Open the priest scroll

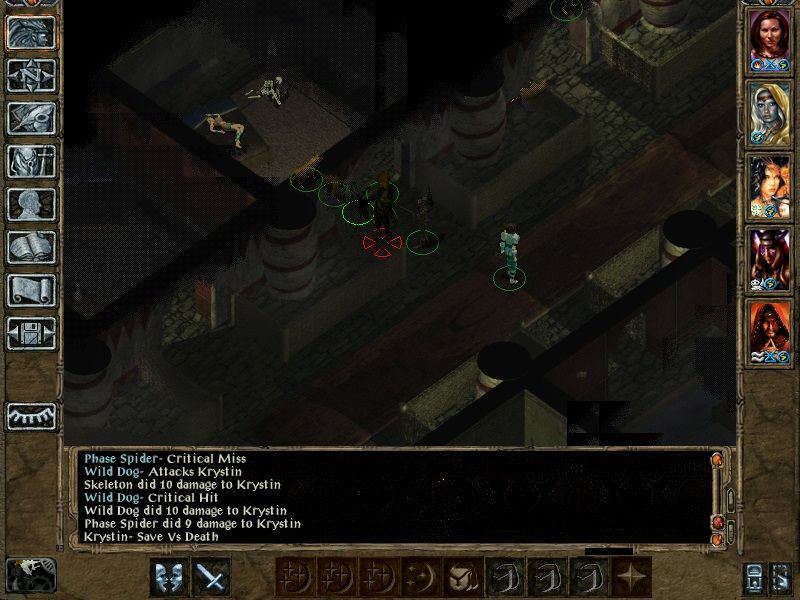click(31, 290)
